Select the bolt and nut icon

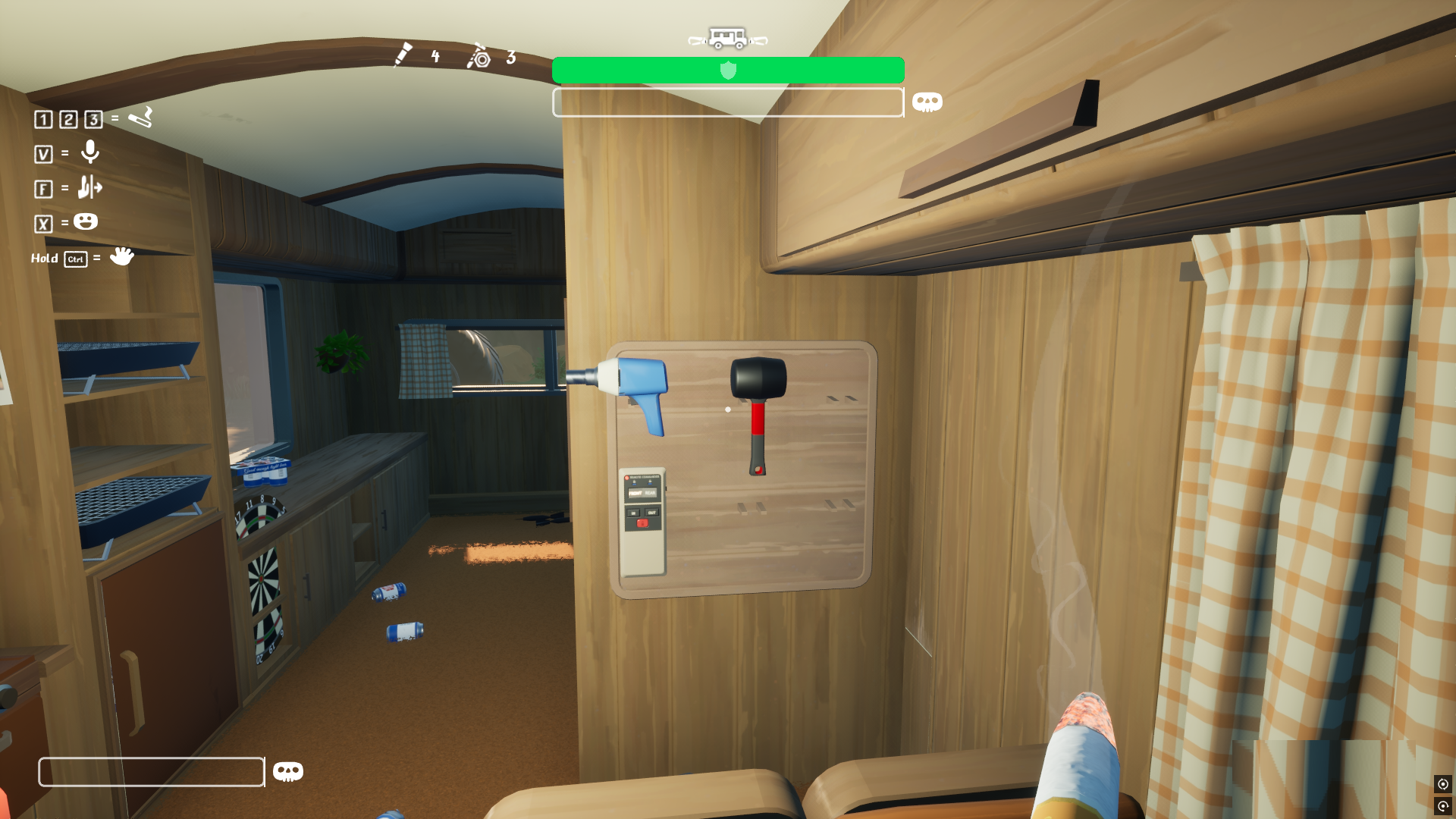(479, 57)
